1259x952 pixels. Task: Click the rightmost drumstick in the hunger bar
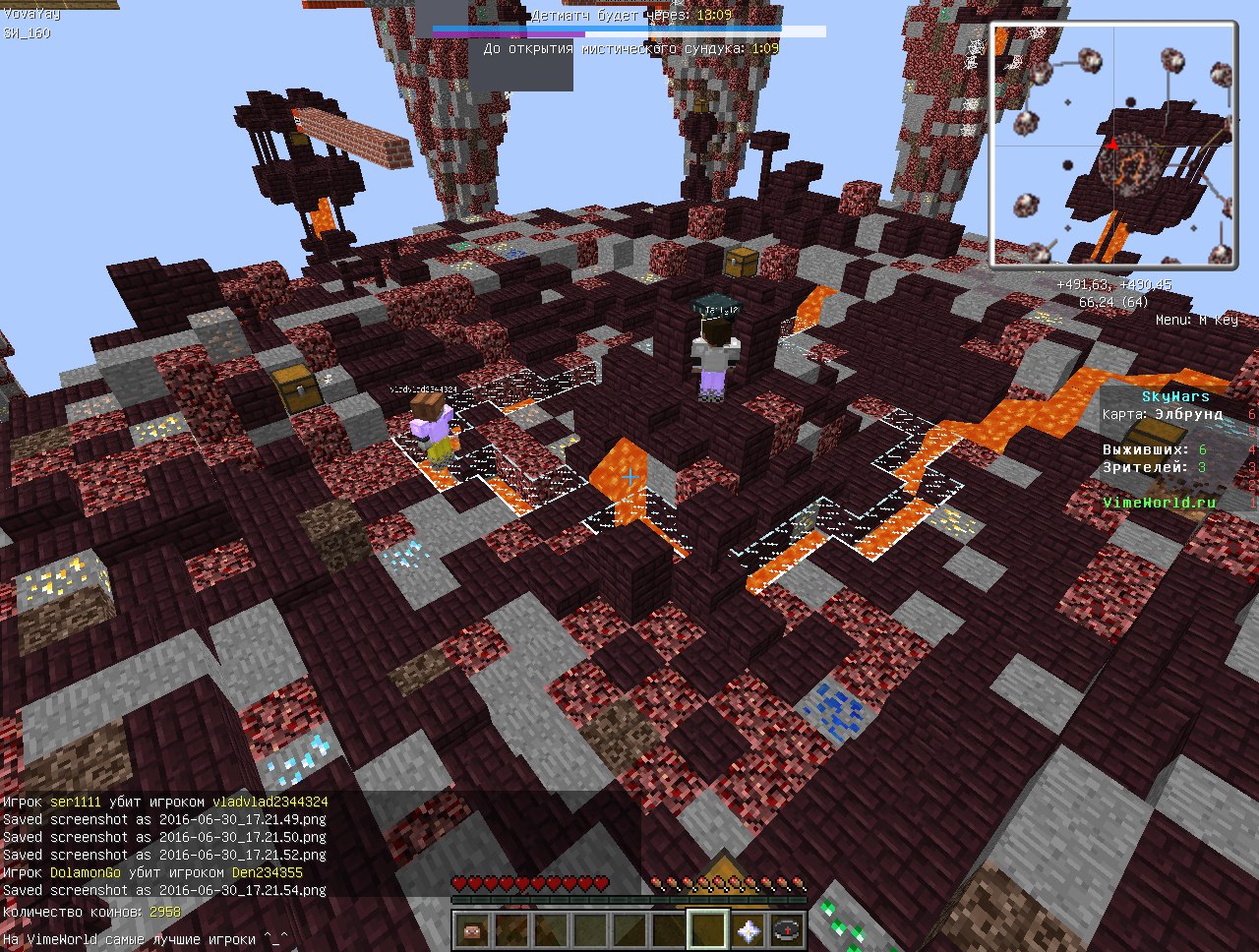(x=795, y=882)
